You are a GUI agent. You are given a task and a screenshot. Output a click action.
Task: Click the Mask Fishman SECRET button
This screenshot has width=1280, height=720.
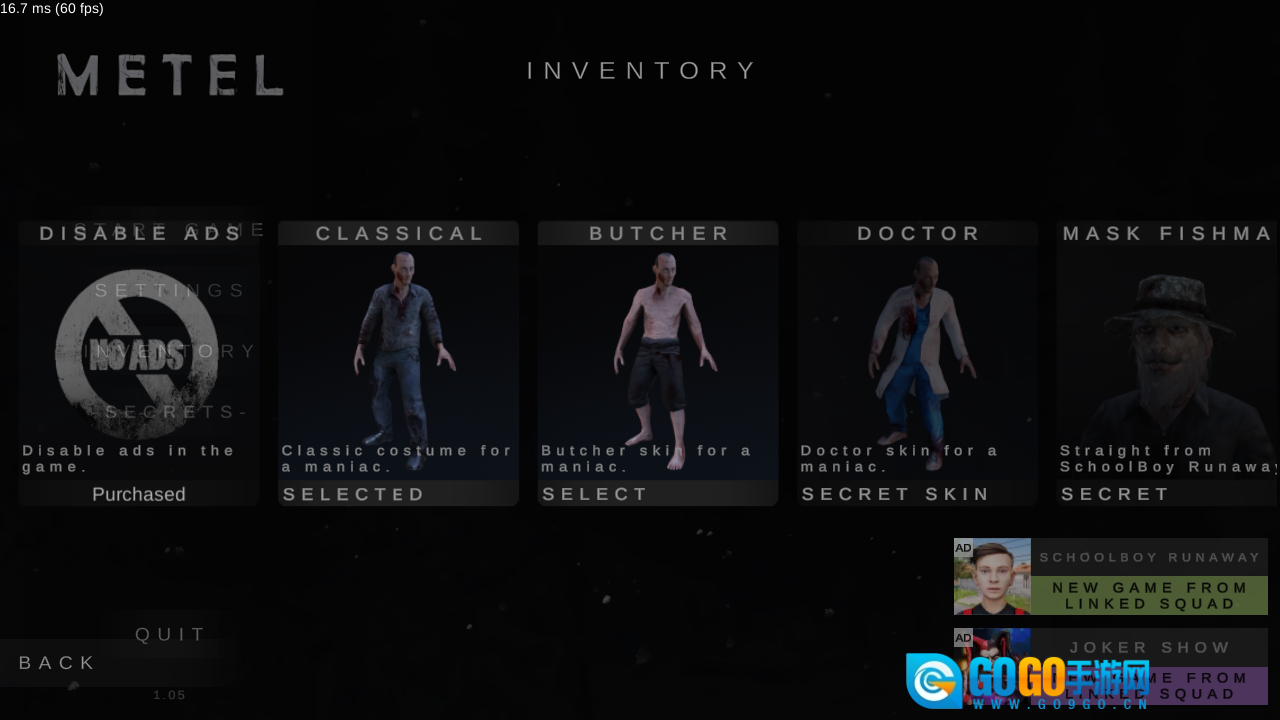pos(1116,494)
